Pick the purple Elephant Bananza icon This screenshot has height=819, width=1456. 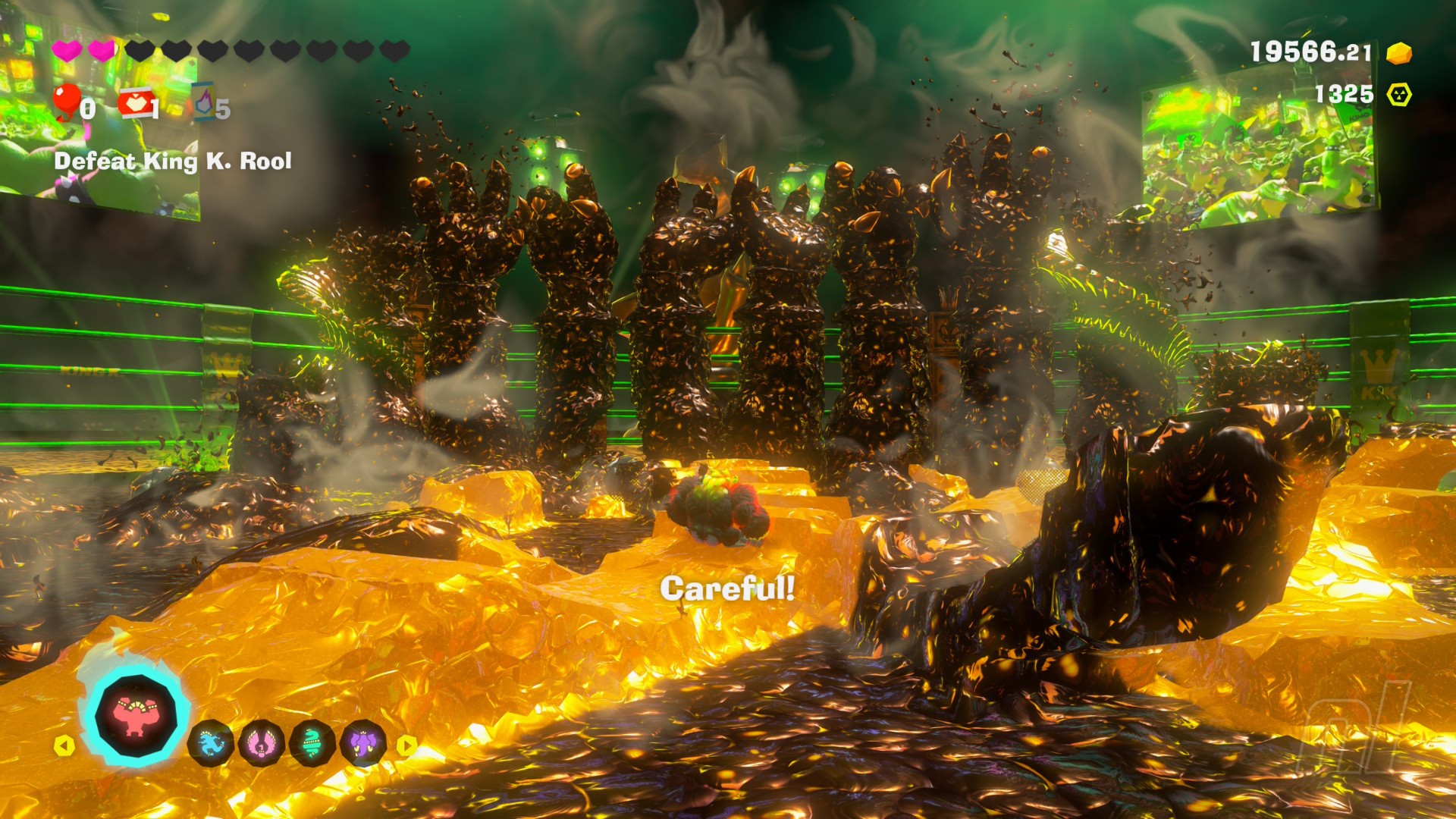363,743
